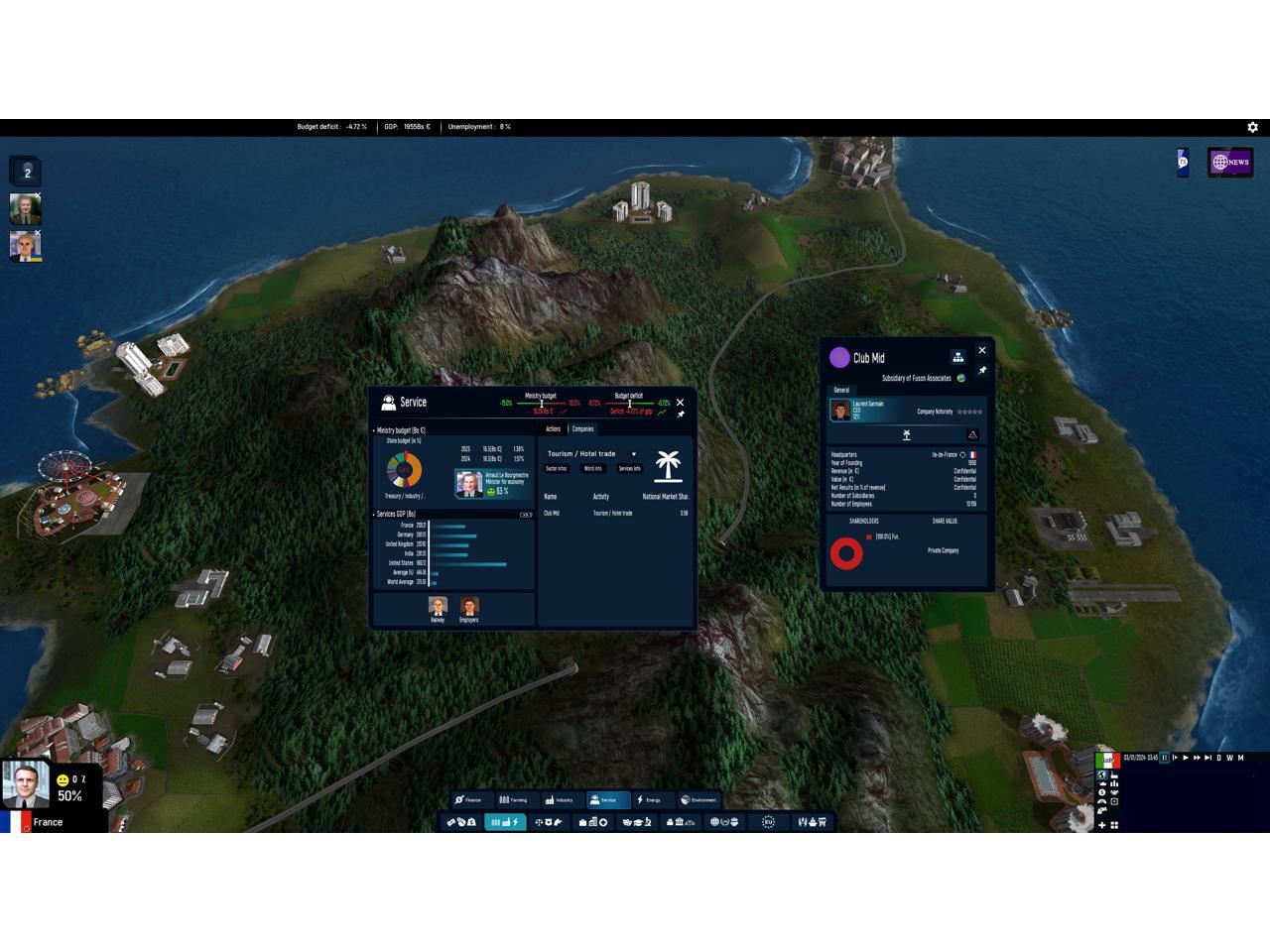The width and height of the screenshot is (1270, 952).
Task: Go to the Environment ministry tab
Action: click(x=698, y=799)
